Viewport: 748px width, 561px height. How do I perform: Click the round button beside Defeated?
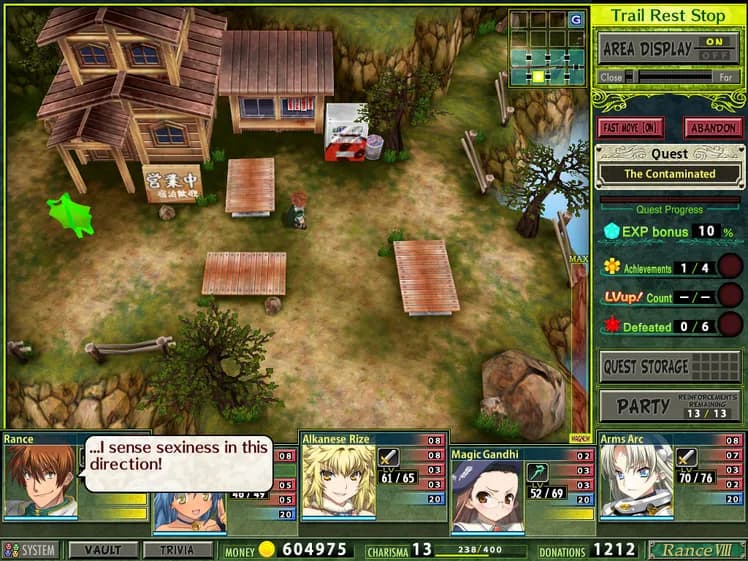(731, 325)
